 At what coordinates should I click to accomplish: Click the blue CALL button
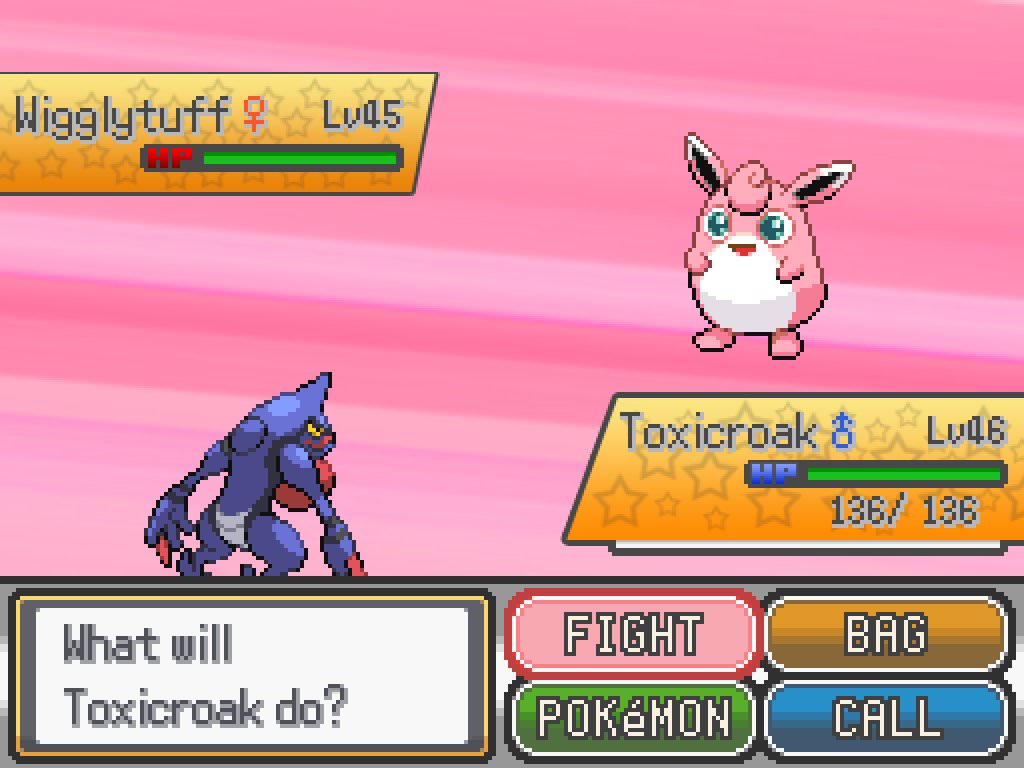885,717
